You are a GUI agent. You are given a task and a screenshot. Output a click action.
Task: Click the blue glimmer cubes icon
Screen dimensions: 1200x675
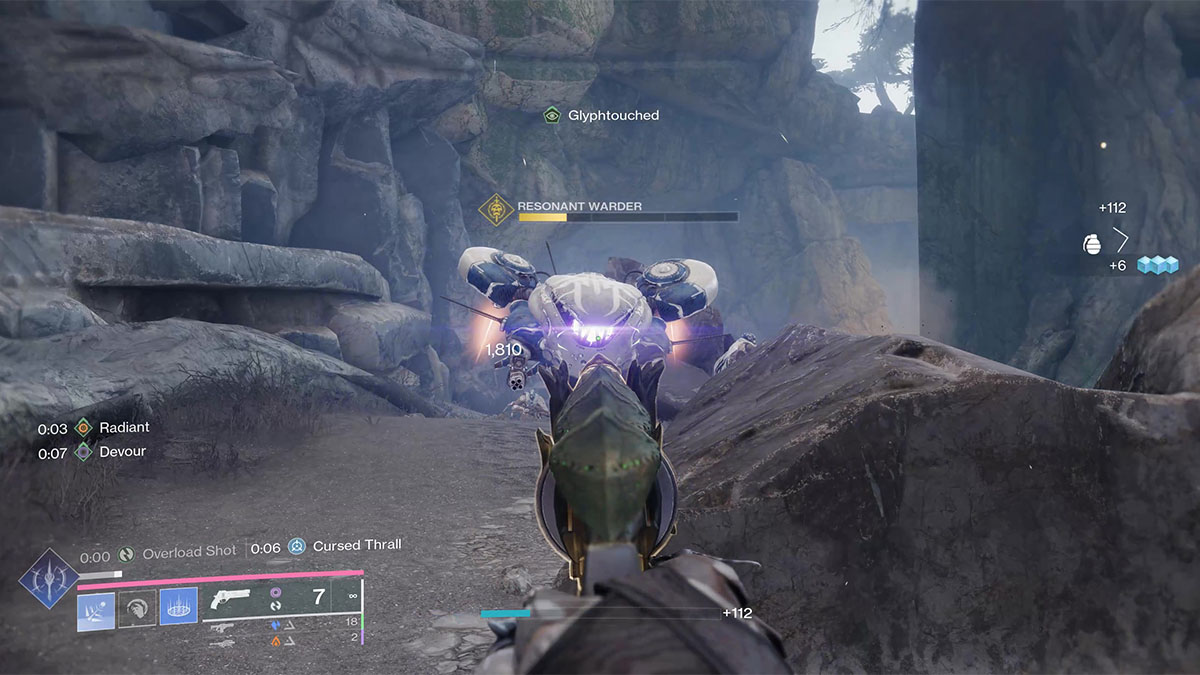point(1158,265)
